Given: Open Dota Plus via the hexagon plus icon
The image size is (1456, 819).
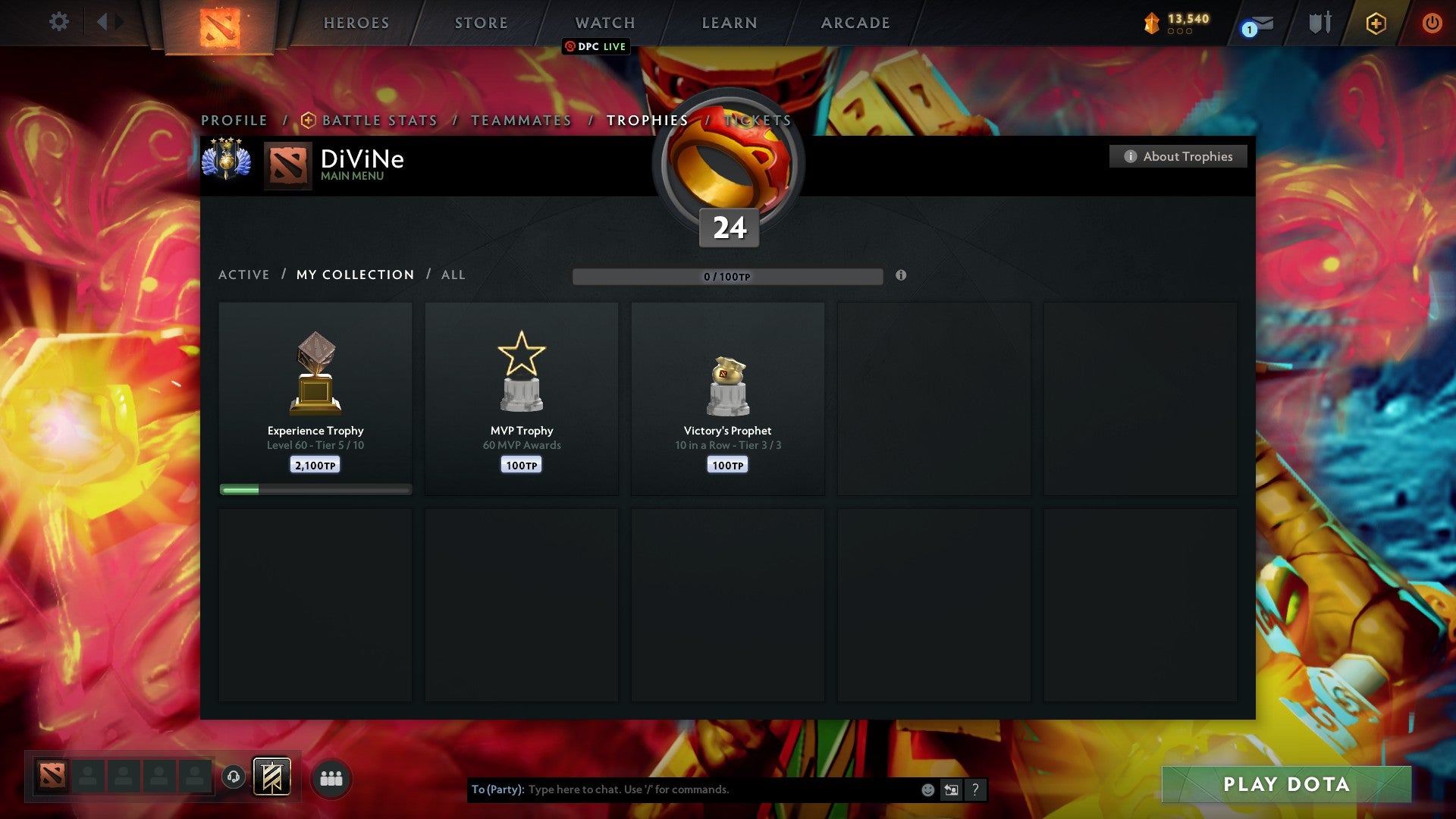Looking at the screenshot, I should point(1376,22).
